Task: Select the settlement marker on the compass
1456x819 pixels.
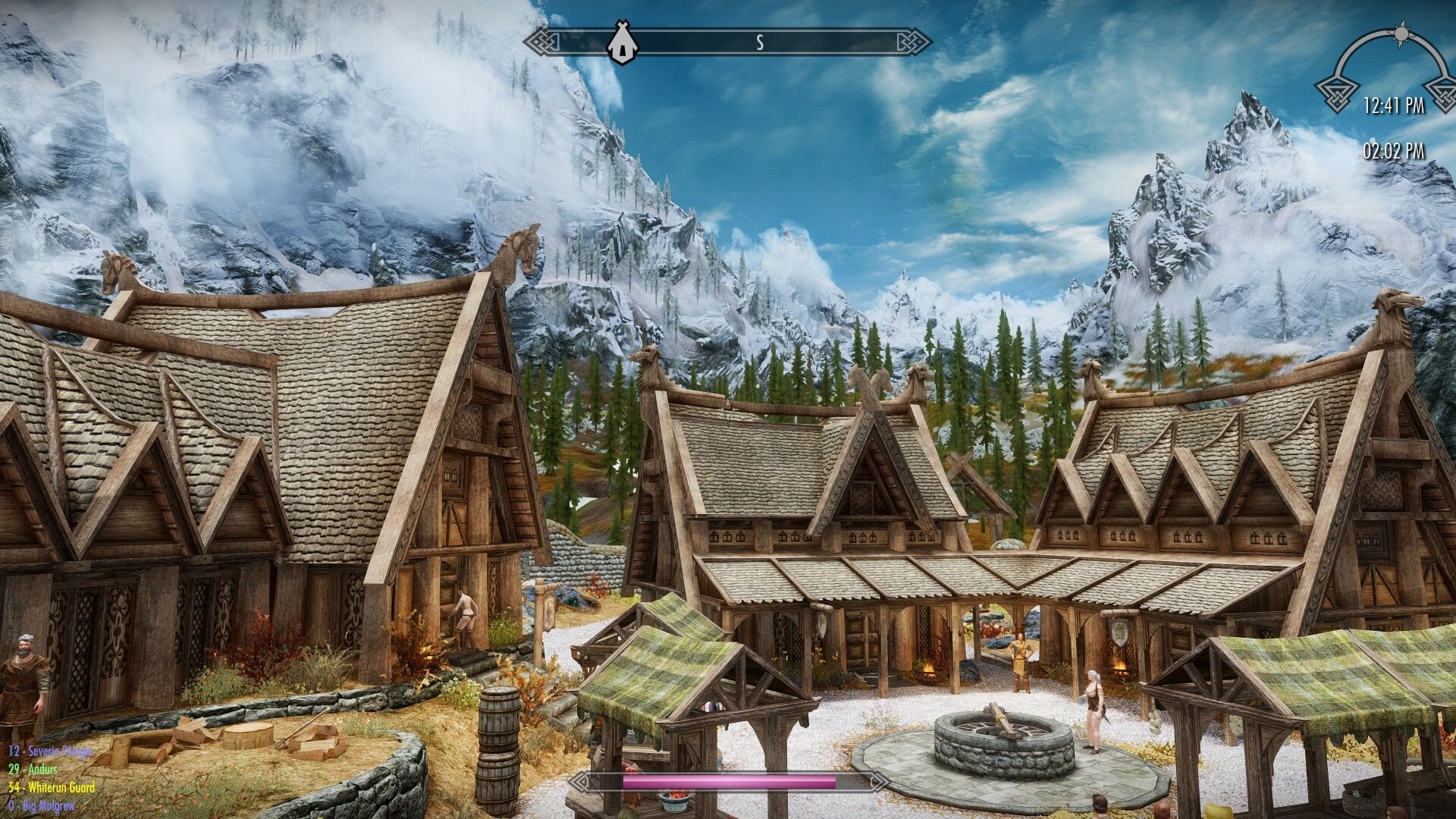Action: (621, 42)
